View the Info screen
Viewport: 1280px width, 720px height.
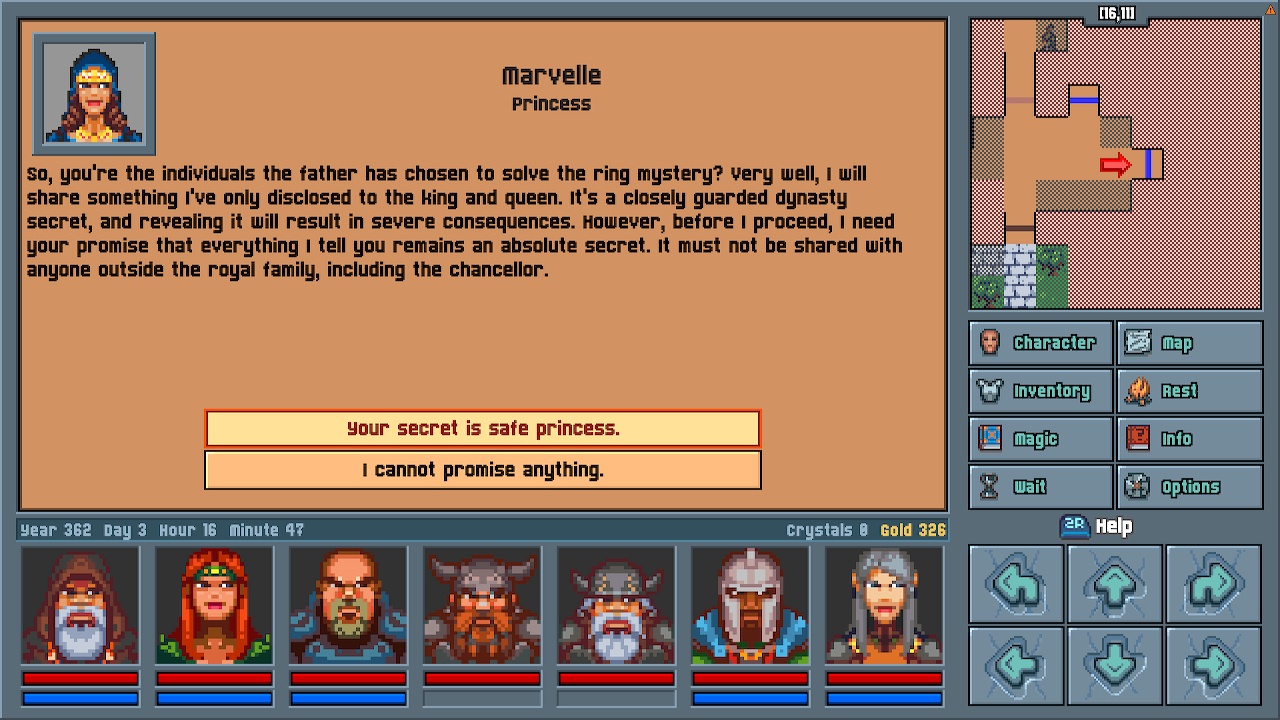pos(1189,438)
